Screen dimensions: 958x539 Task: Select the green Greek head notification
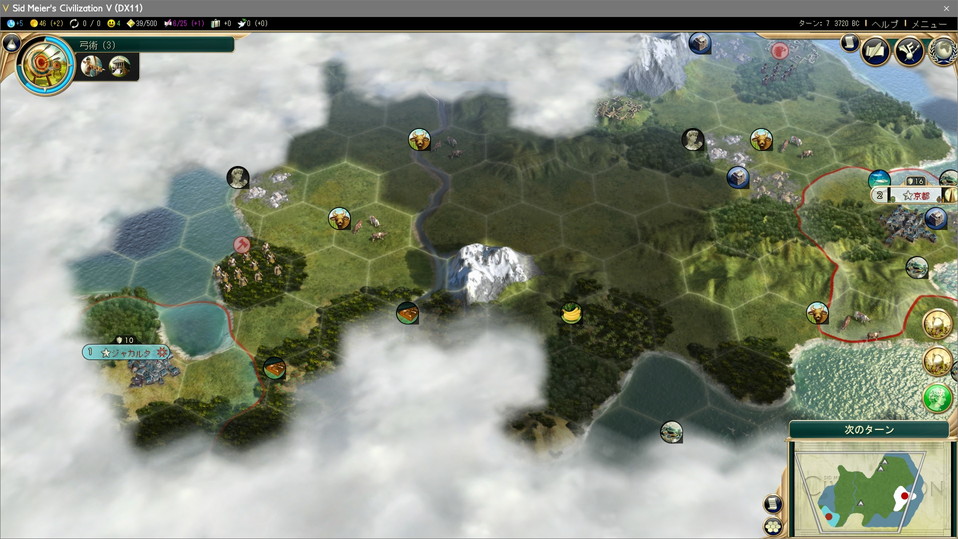(937, 398)
